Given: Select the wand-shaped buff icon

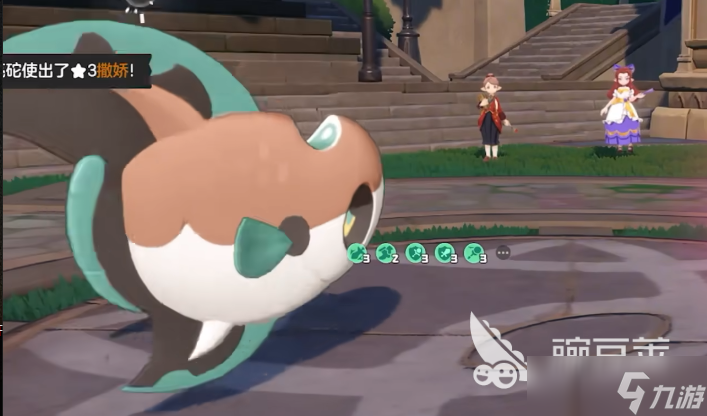Looking at the screenshot, I should 474,252.
